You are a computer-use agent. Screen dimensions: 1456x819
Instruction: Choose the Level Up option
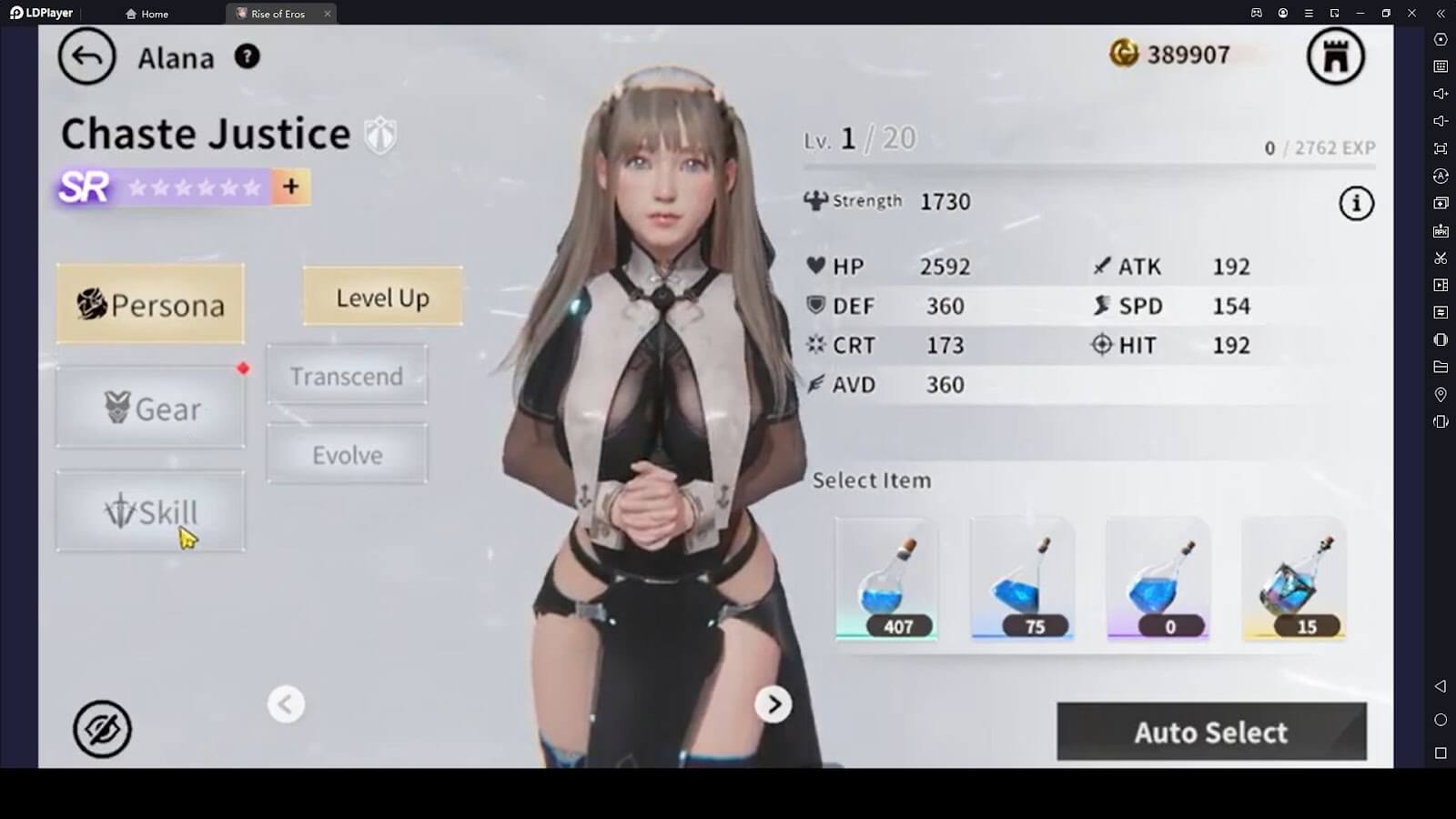[382, 297]
